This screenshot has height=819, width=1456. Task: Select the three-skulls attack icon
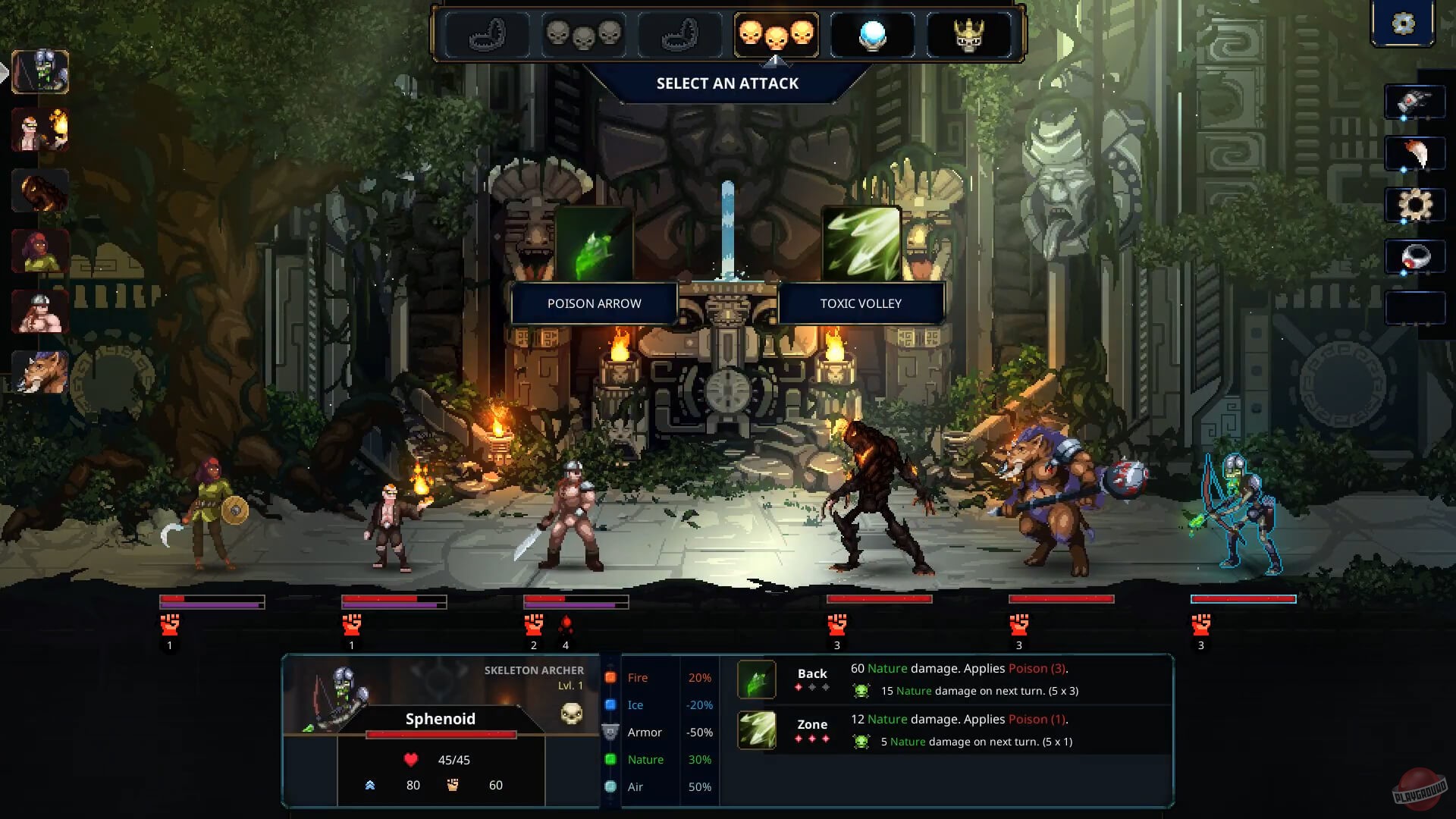775,34
